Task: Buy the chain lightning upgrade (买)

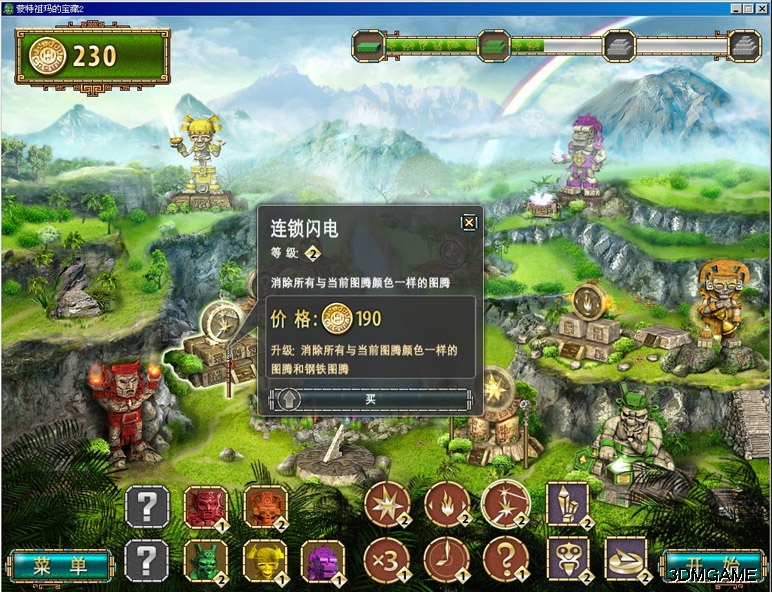Action: [x=370, y=399]
